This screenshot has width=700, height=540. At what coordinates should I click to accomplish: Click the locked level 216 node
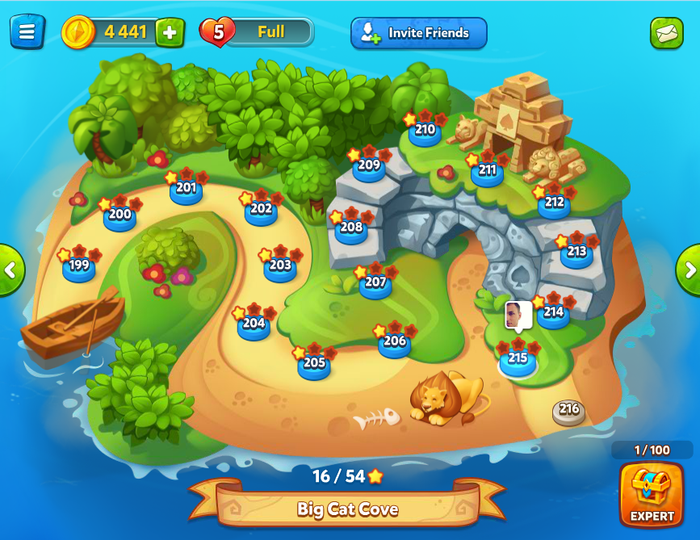pyautogui.click(x=569, y=410)
